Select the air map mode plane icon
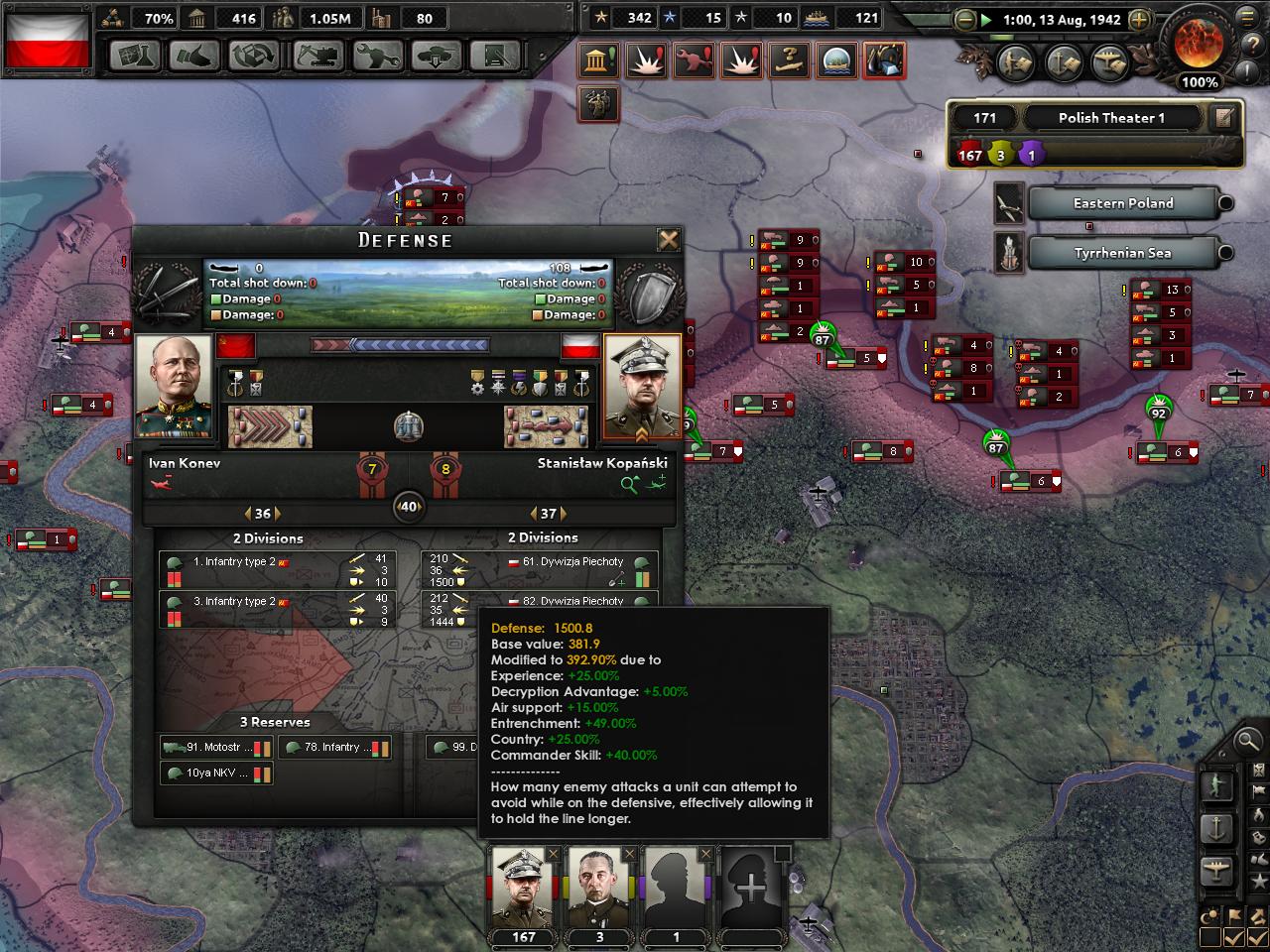1270x952 pixels. (1217, 868)
